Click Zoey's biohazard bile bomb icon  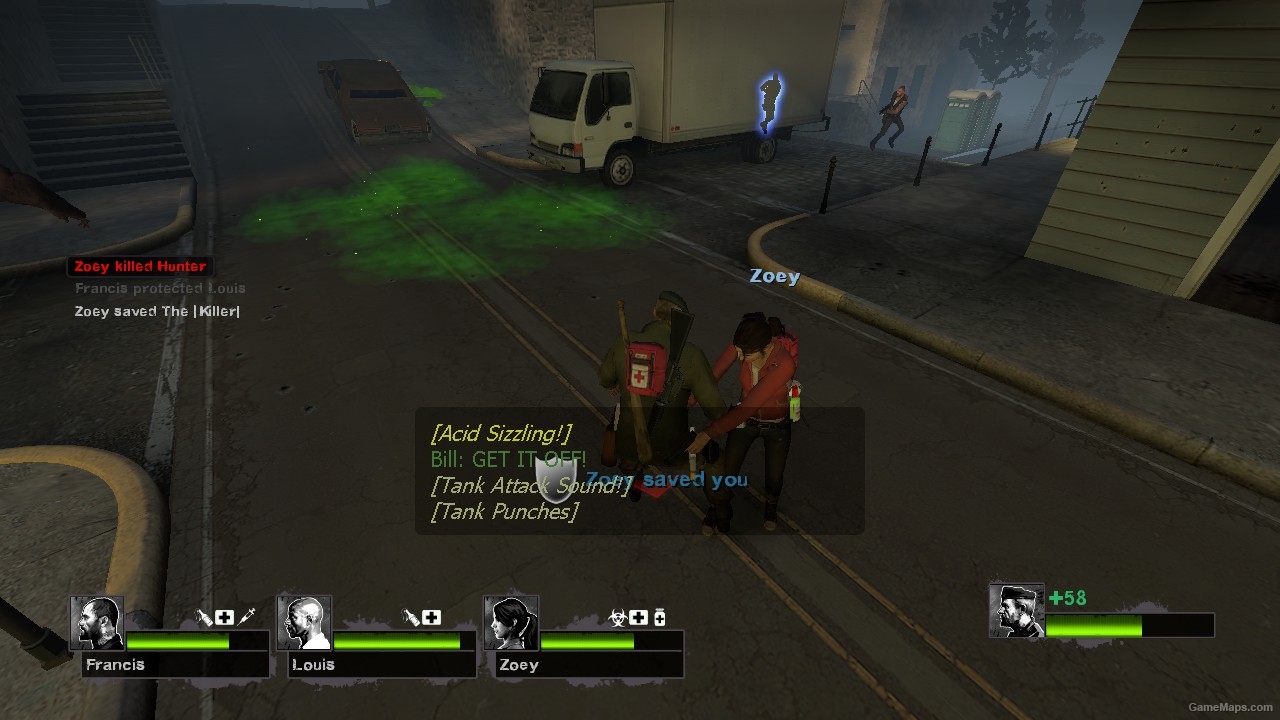[x=617, y=618]
